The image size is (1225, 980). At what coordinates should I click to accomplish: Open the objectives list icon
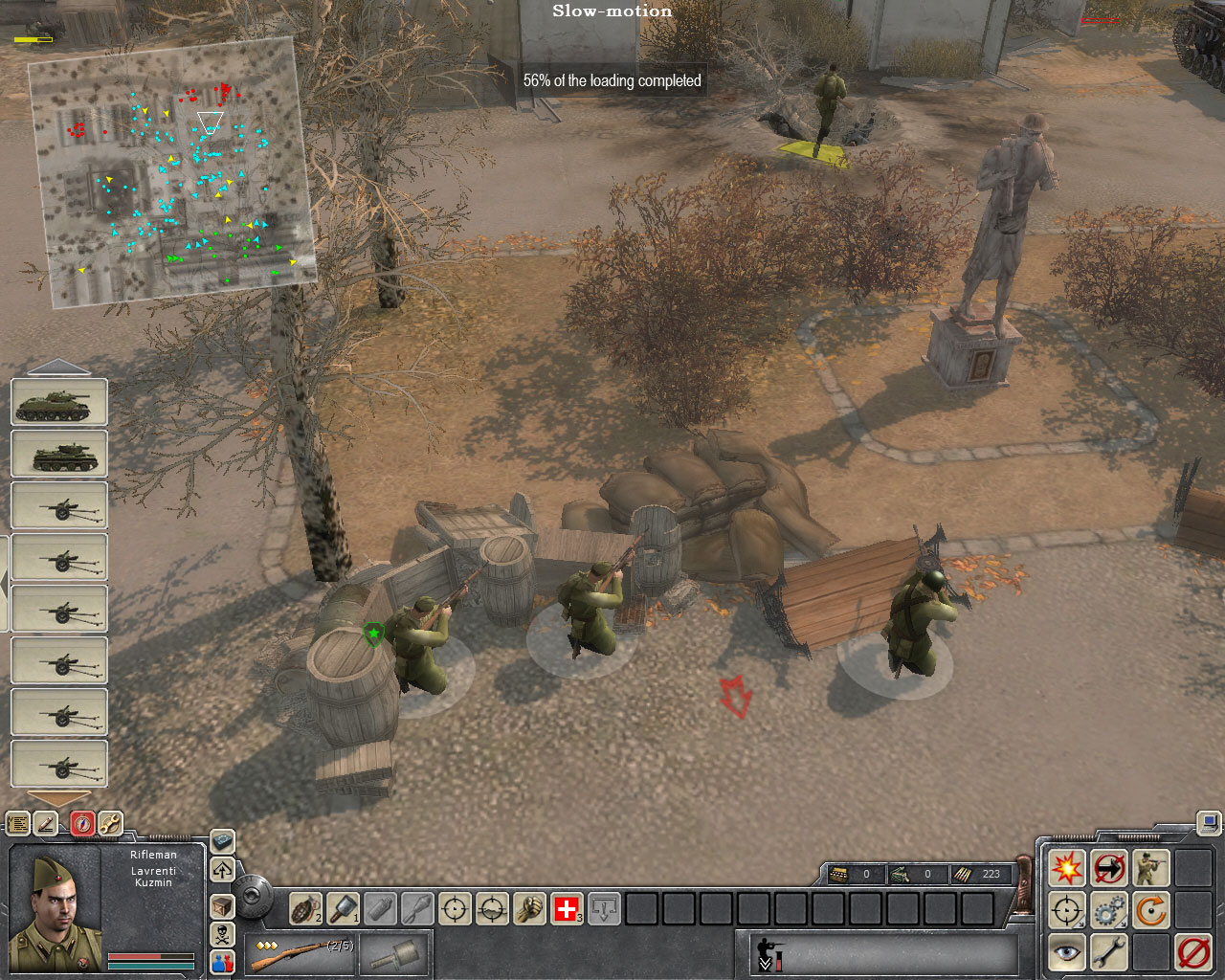(x=17, y=823)
